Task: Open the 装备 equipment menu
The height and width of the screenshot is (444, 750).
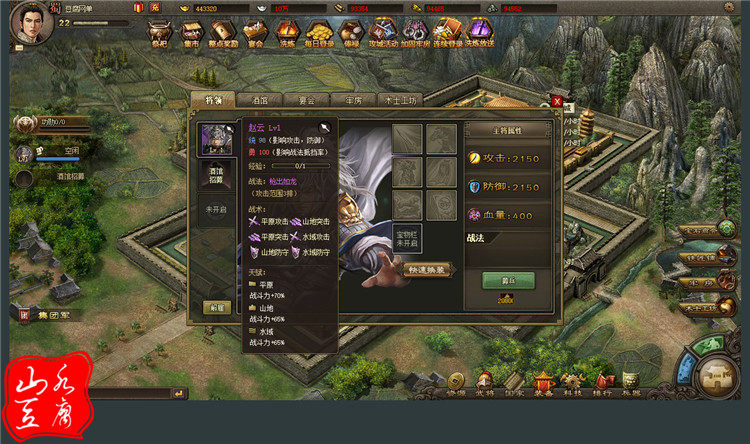Action: point(544,381)
